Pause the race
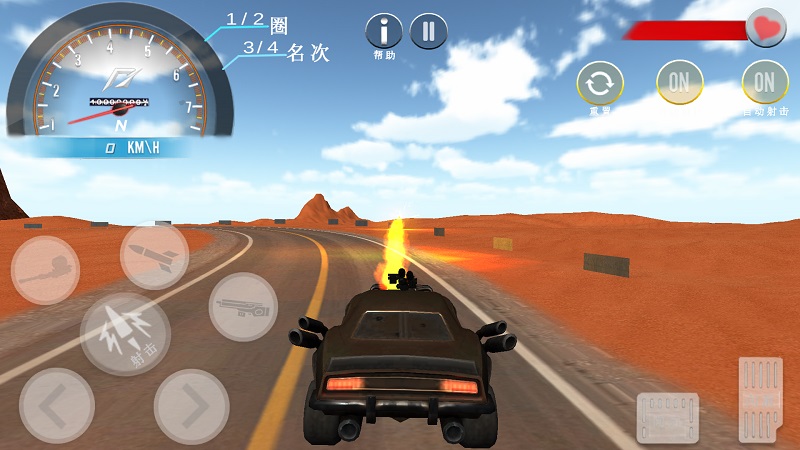Image resolution: width=800 pixels, height=450 pixels. point(428,32)
